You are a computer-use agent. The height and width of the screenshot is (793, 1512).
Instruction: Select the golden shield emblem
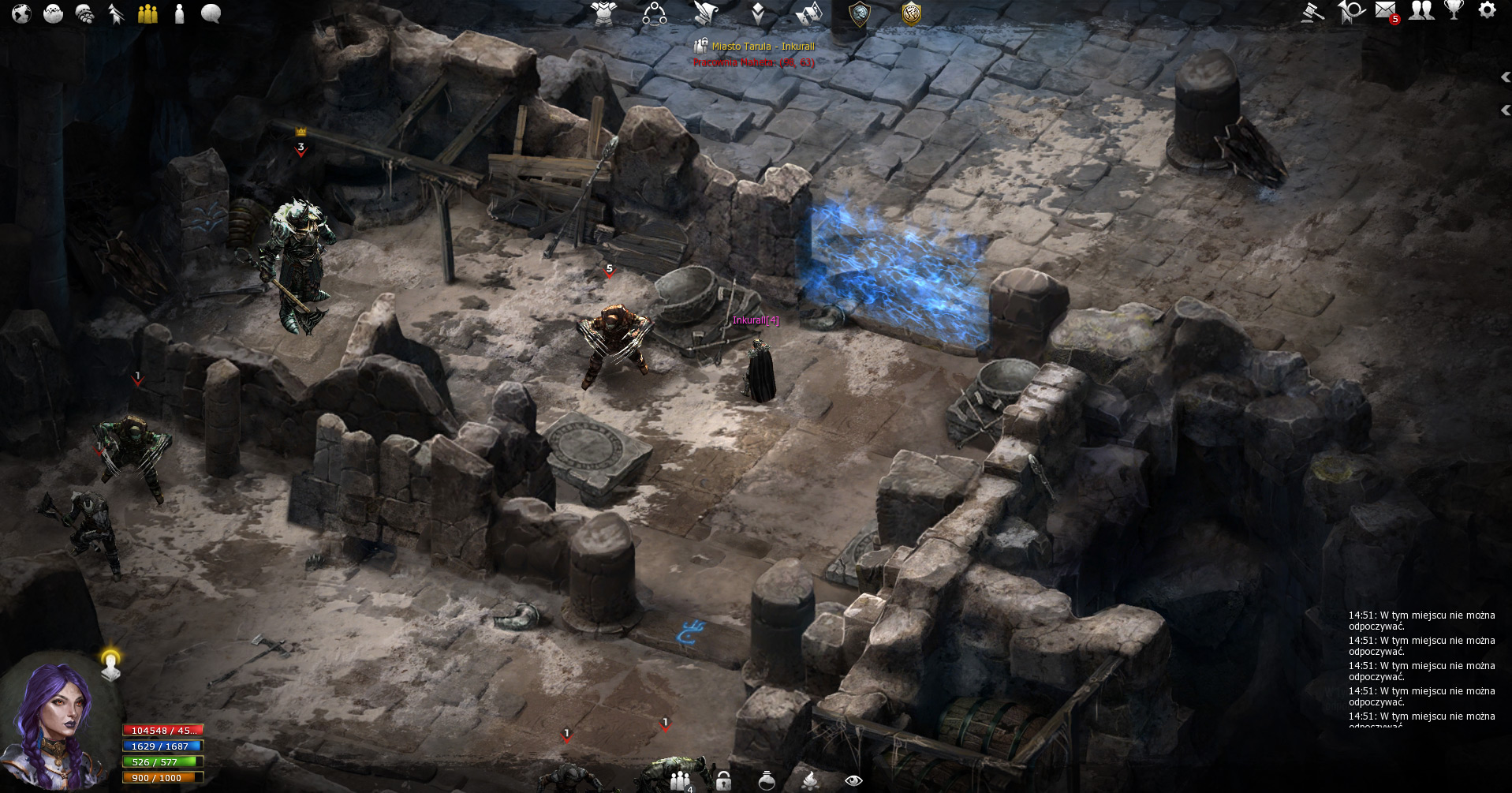[x=911, y=13]
